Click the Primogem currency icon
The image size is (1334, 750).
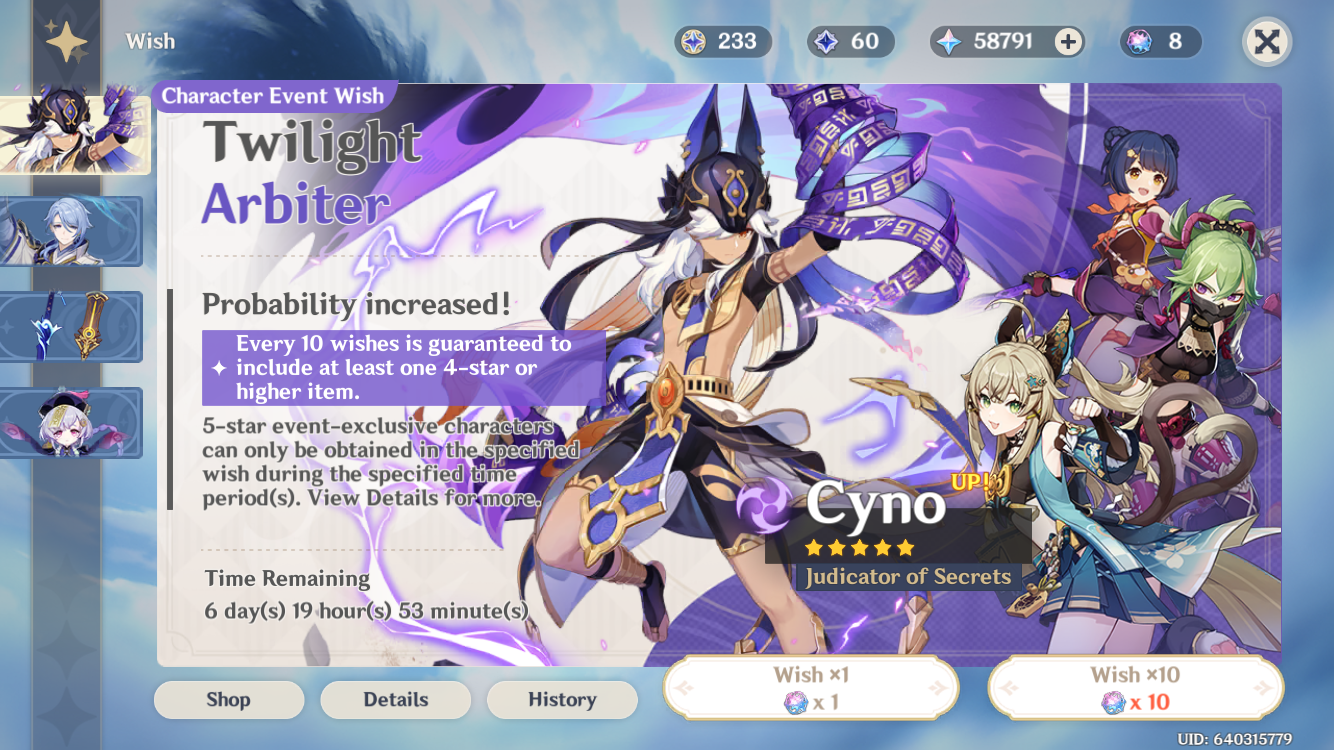pos(949,41)
